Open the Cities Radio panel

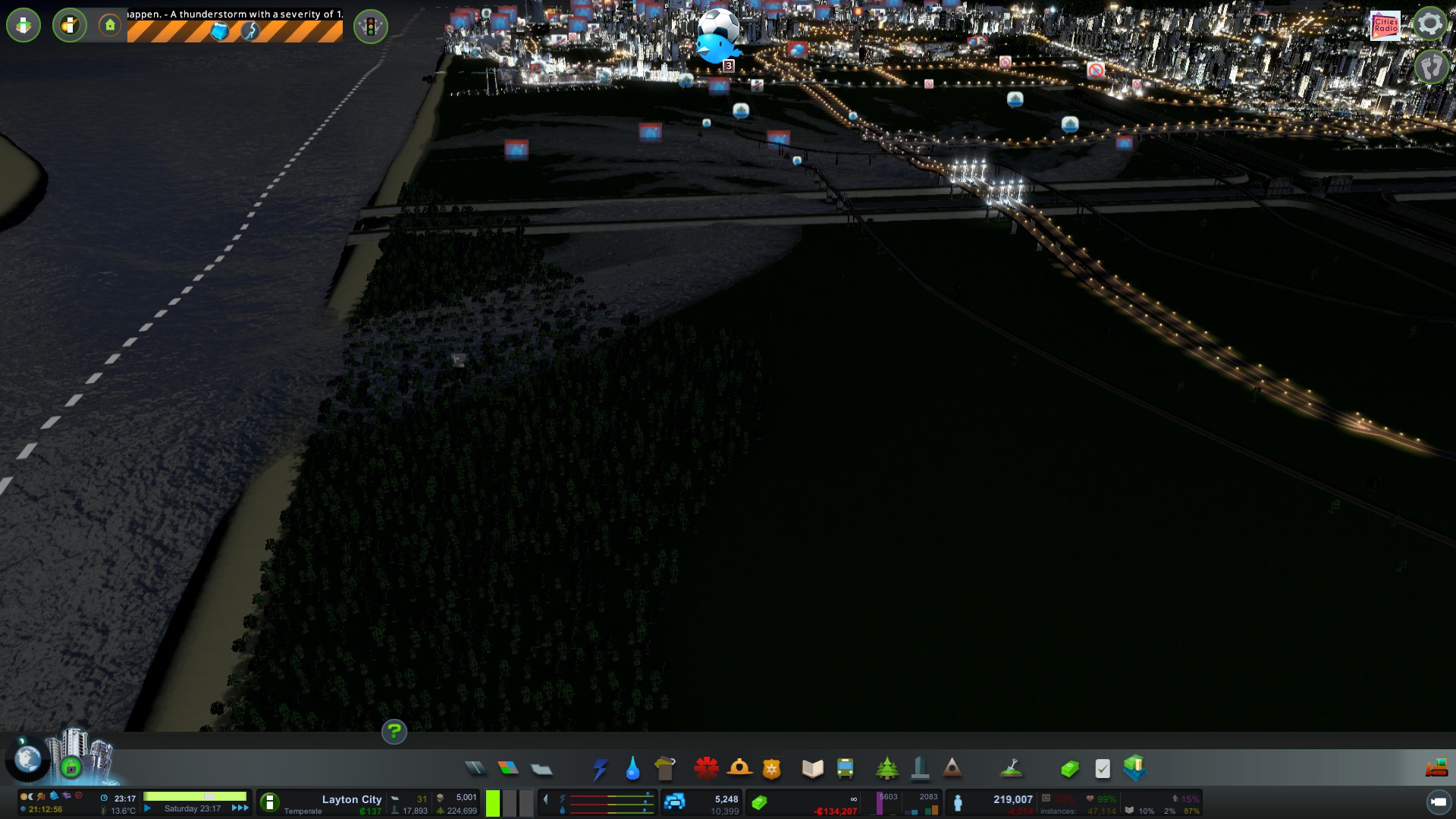click(1385, 25)
